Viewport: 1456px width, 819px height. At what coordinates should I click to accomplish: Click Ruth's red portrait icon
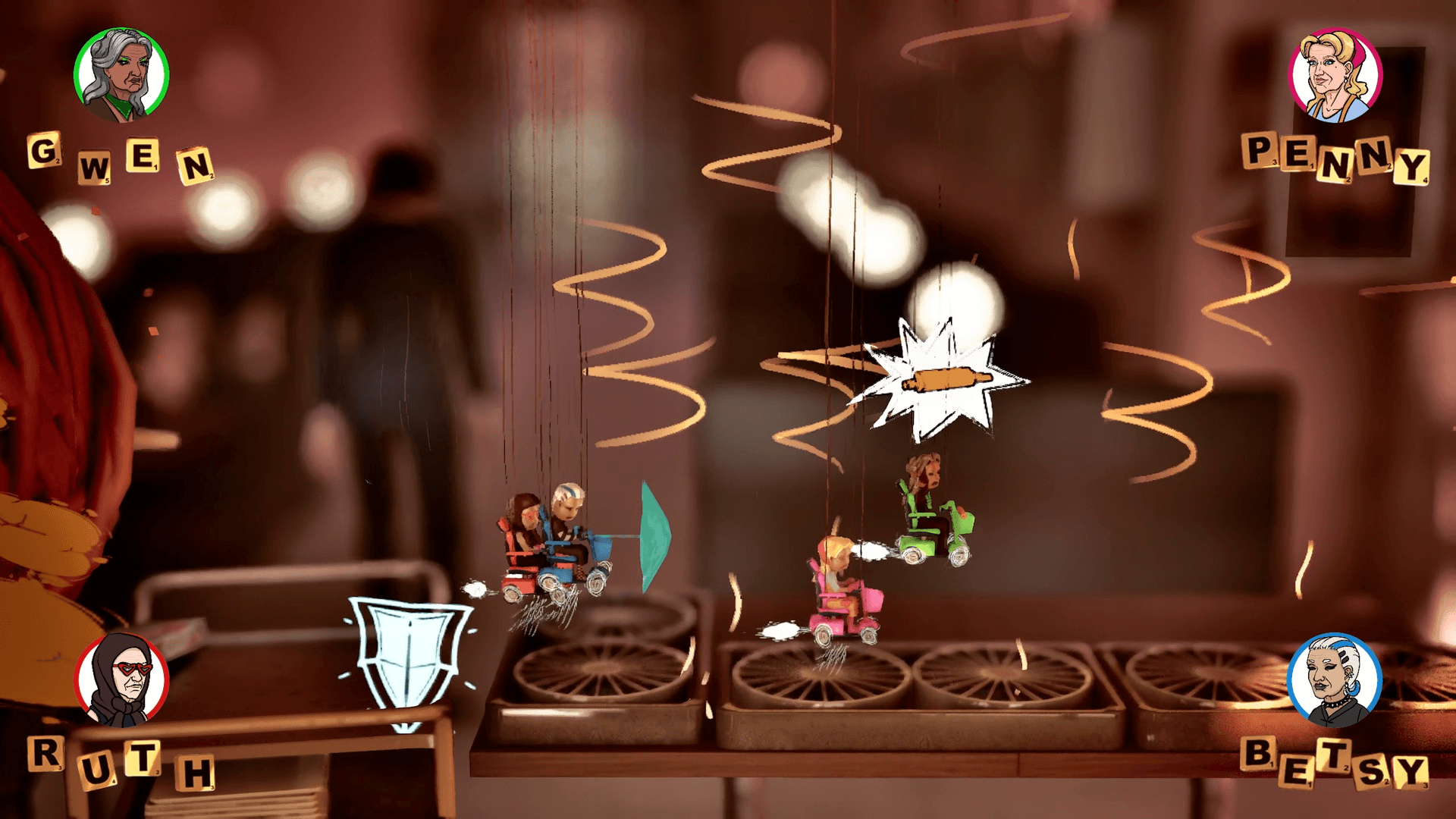click(121, 679)
